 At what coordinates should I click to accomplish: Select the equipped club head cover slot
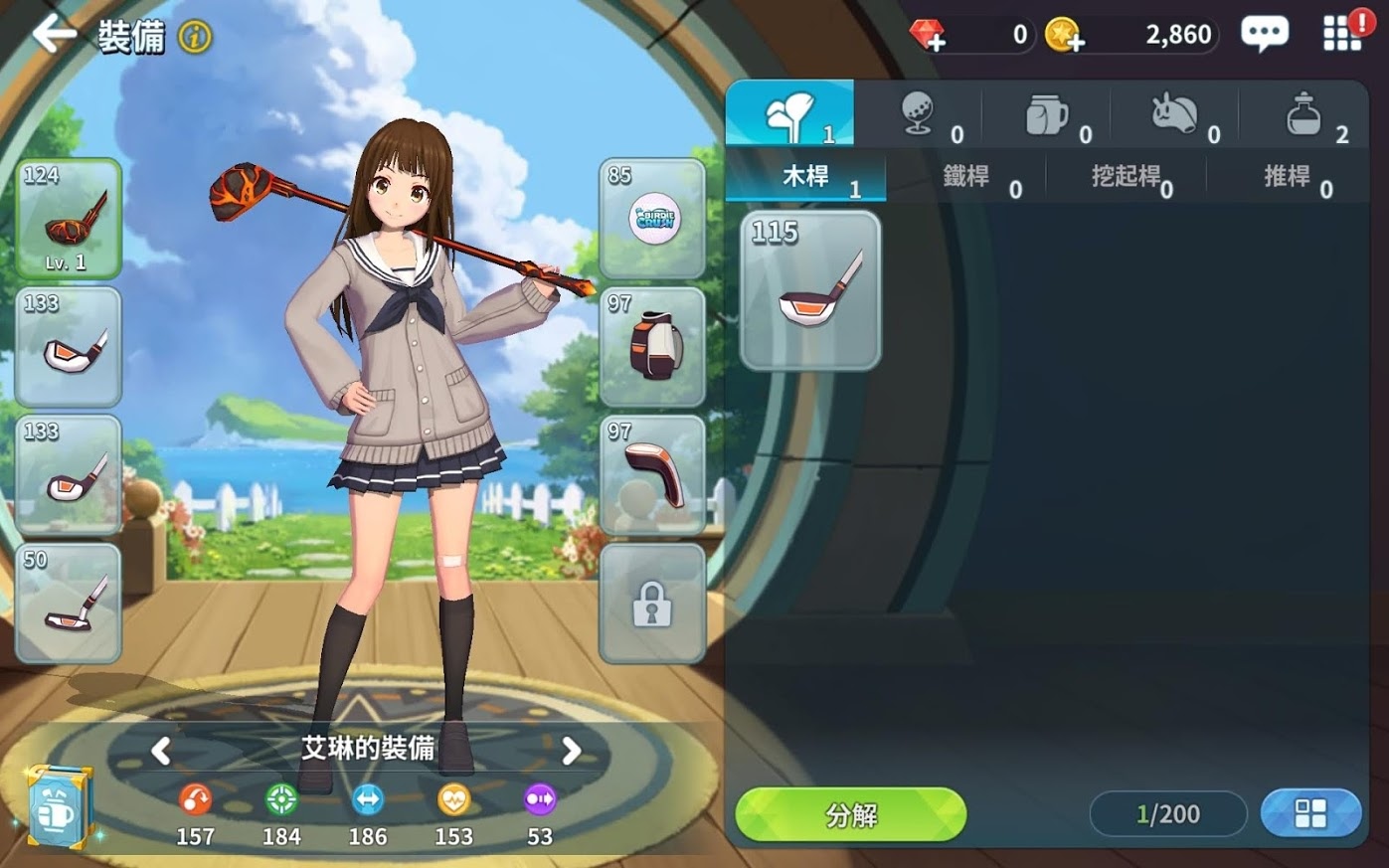[652, 475]
